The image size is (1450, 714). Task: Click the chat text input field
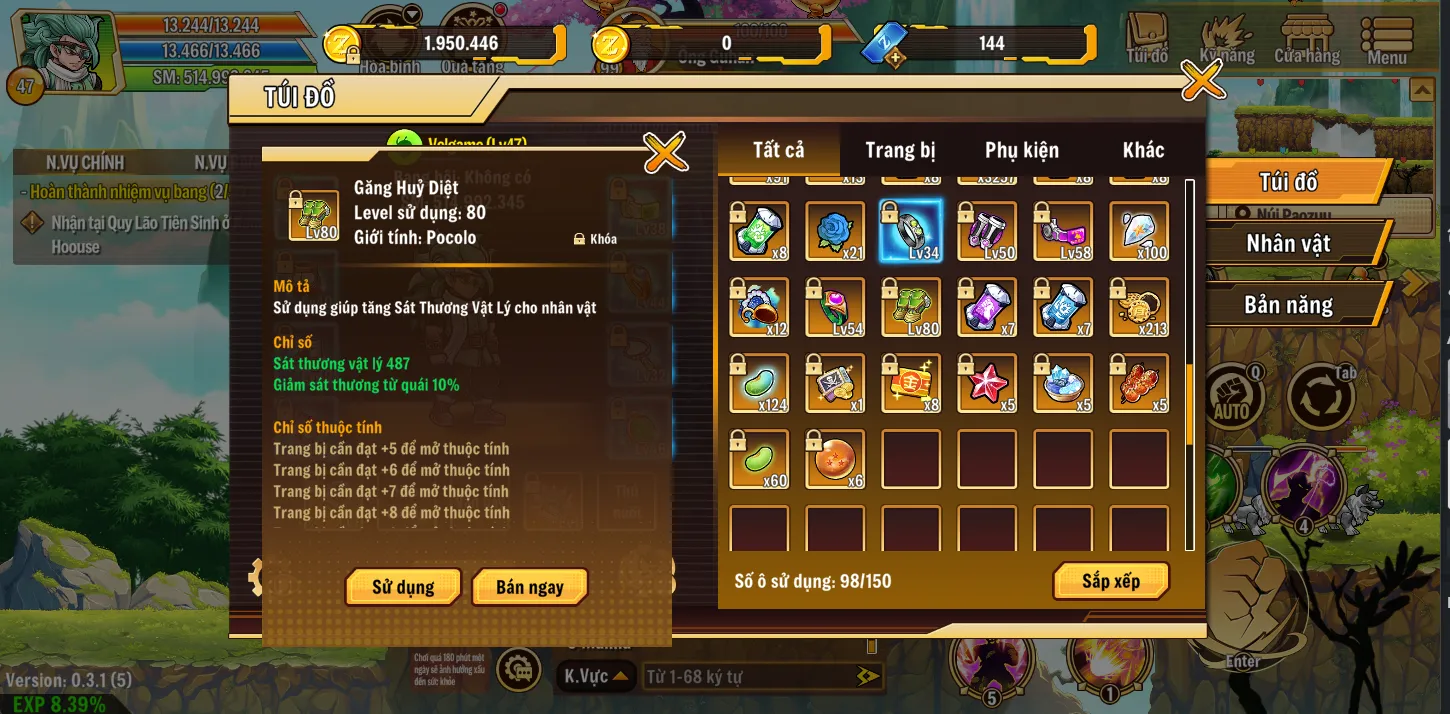pos(750,677)
